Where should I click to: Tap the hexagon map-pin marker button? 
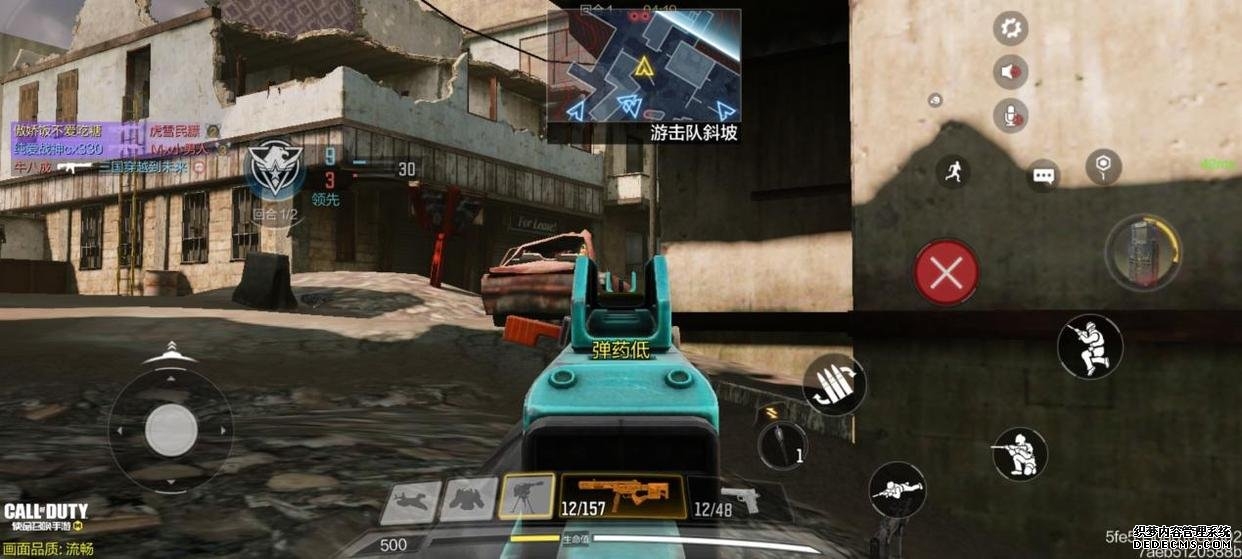tap(1103, 166)
